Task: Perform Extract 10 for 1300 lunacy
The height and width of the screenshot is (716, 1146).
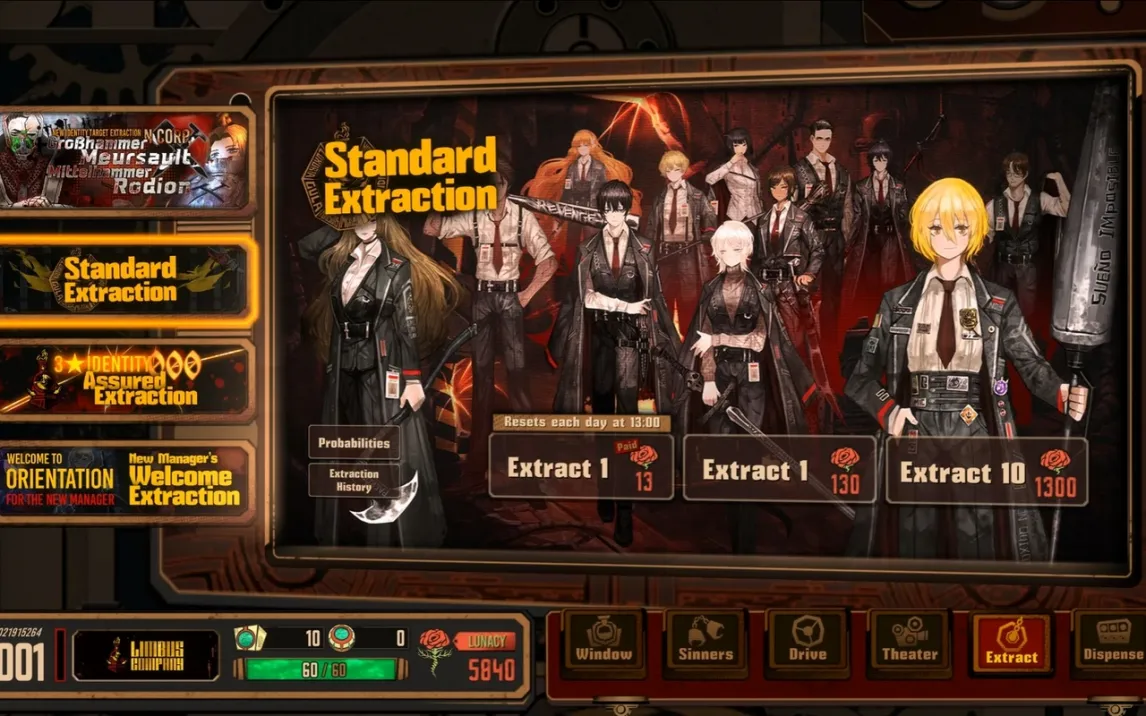Action: 987,471
